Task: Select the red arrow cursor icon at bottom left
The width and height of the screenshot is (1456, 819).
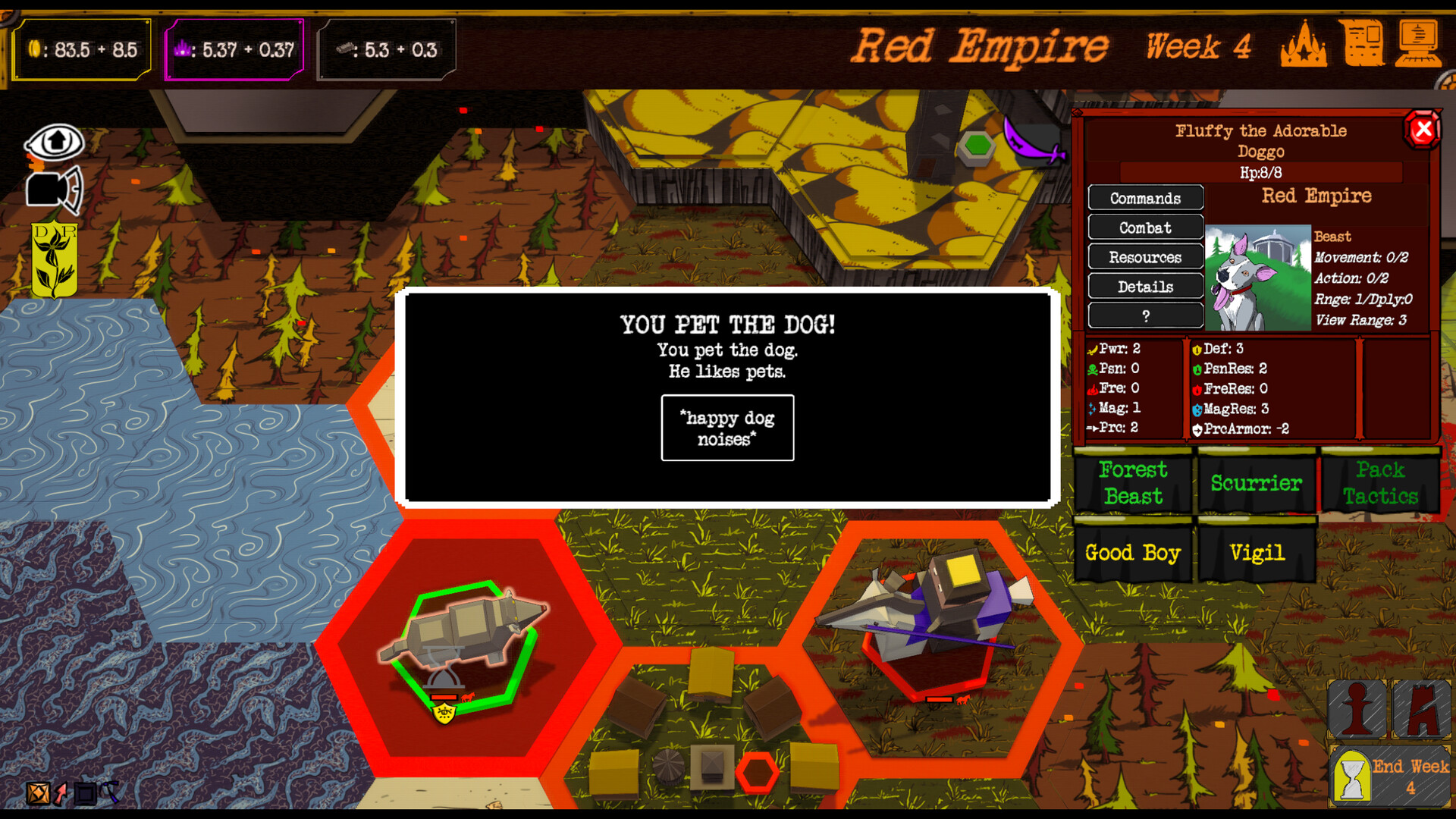Action: point(60,793)
